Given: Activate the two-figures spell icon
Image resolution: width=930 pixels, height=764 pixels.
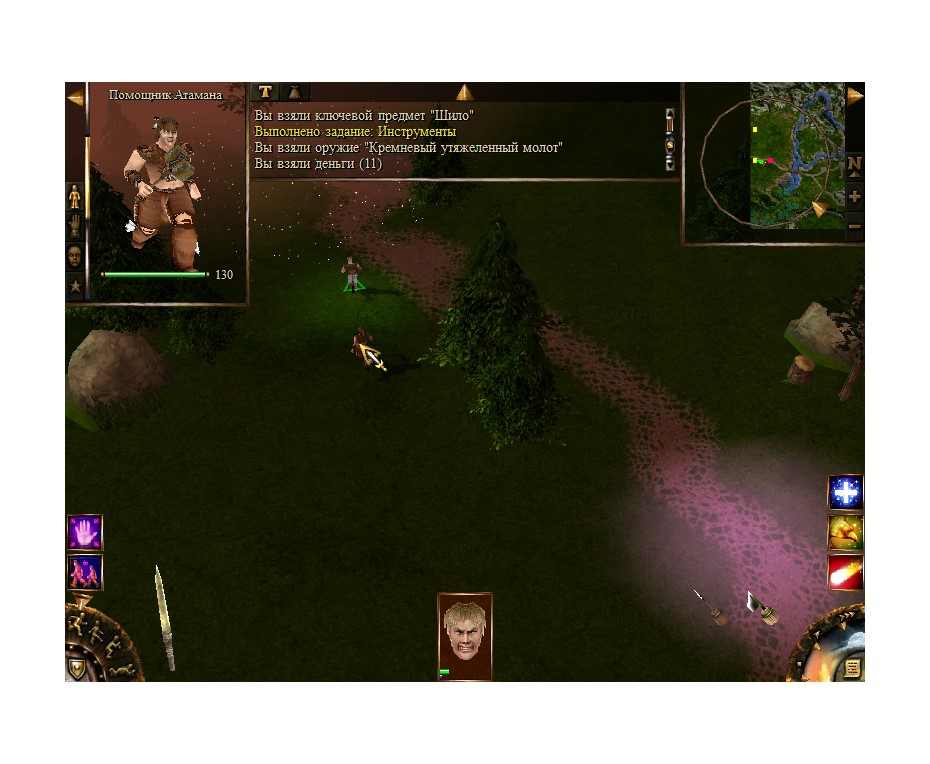Looking at the screenshot, I should 84,572.
